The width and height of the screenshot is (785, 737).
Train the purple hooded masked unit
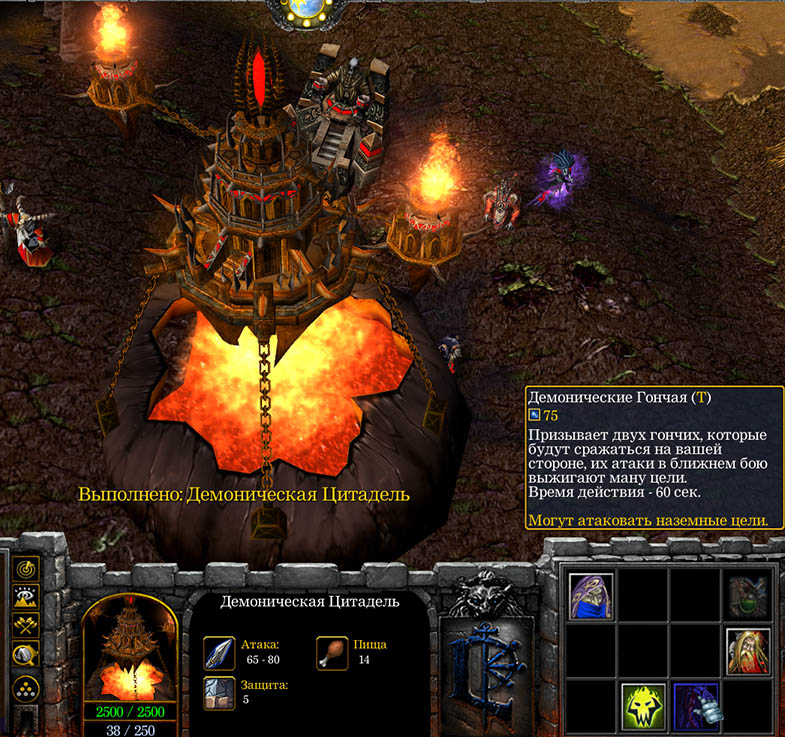[x=591, y=597]
